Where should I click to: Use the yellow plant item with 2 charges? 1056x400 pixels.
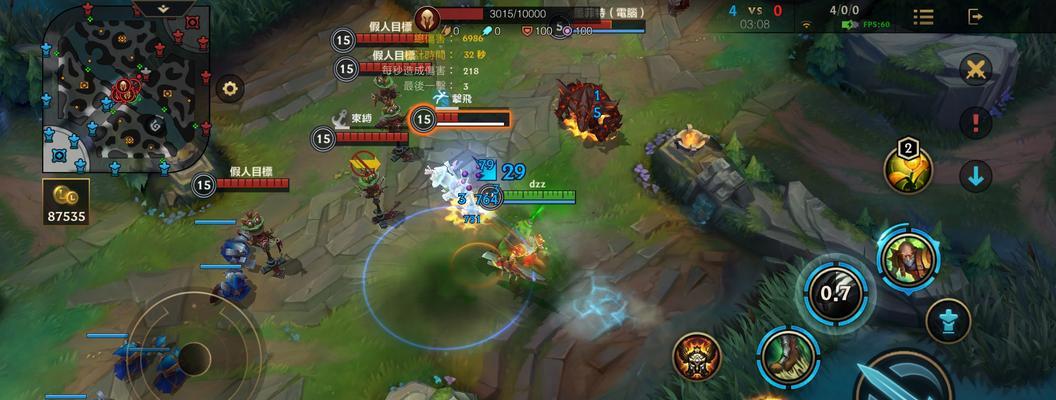[908, 168]
